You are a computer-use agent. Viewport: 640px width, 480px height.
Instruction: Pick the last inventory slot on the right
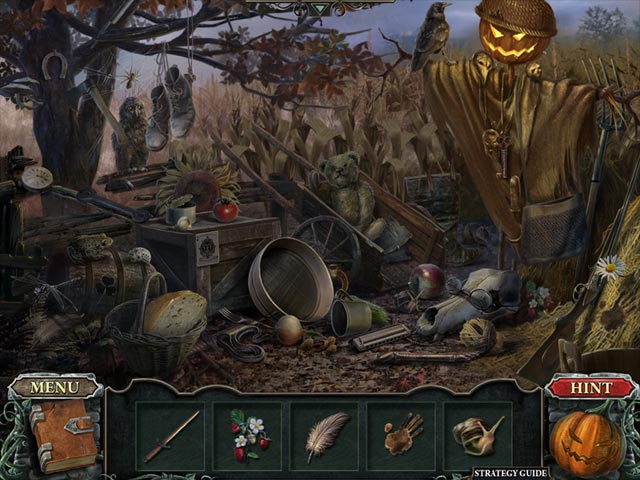(x=478, y=436)
